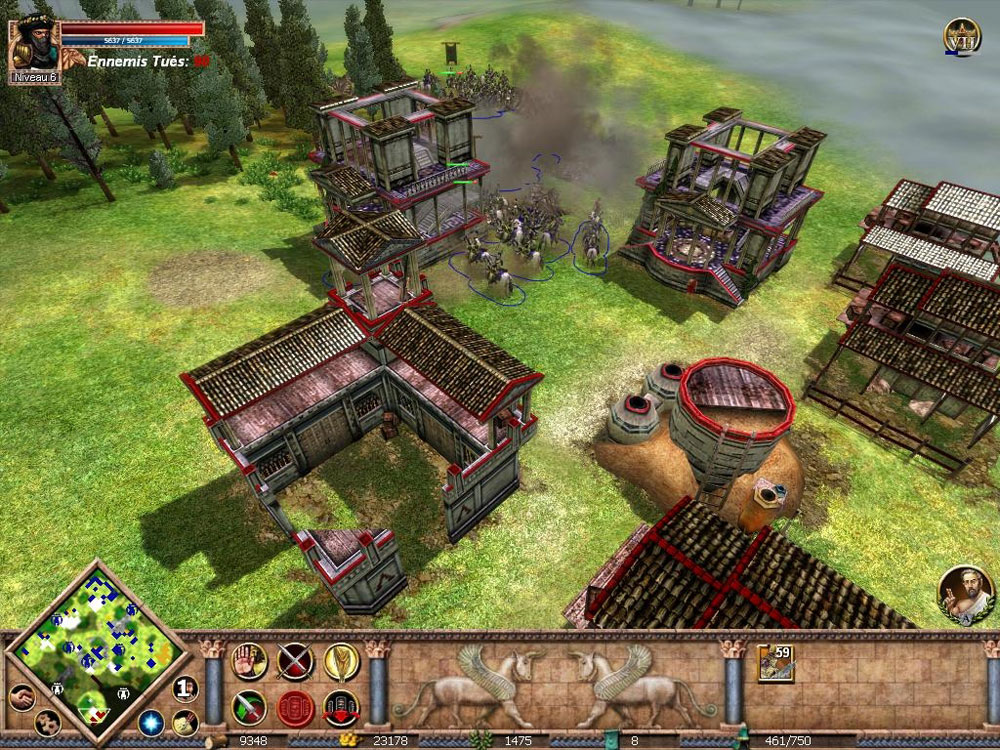Image resolution: width=1000 pixels, height=750 pixels.
Task: Select the unit group card showing 59
Action: 775,663
